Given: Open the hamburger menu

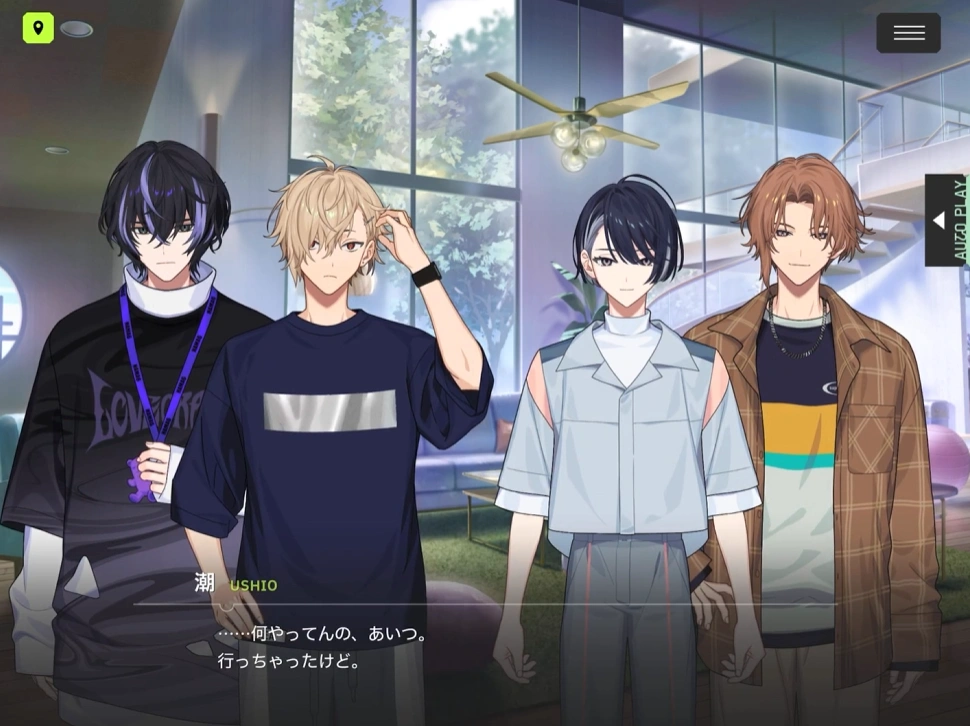Looking at the screenshot, I should 908,33.
